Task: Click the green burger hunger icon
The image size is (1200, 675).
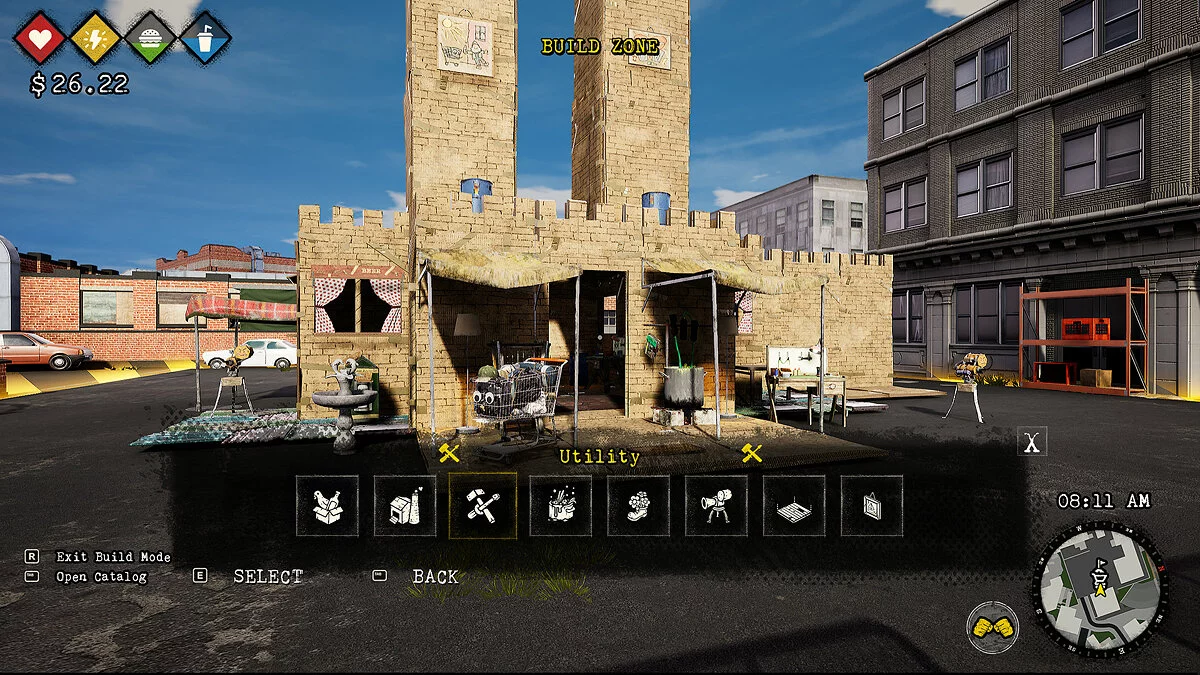Action: pyautogui.click(x=151, y=38)
